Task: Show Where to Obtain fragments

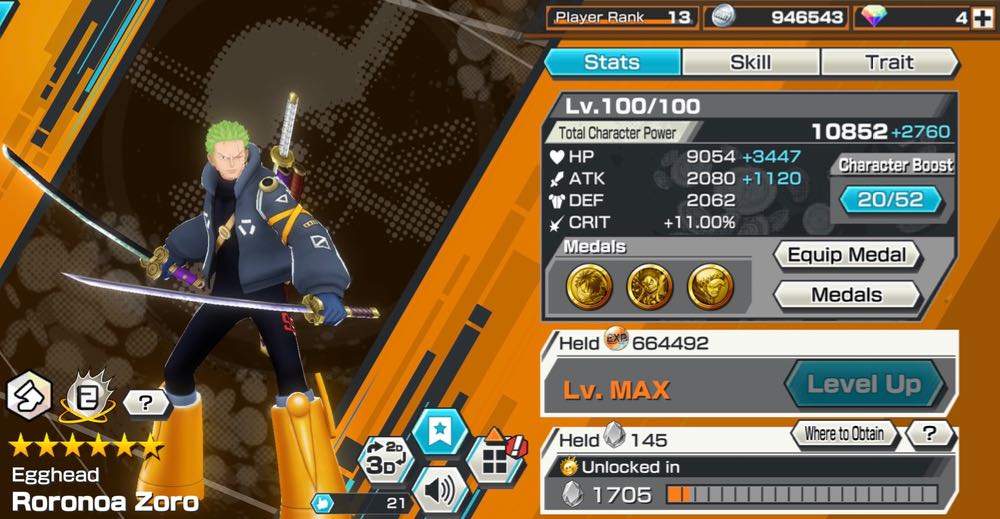Action: (845, 434)
